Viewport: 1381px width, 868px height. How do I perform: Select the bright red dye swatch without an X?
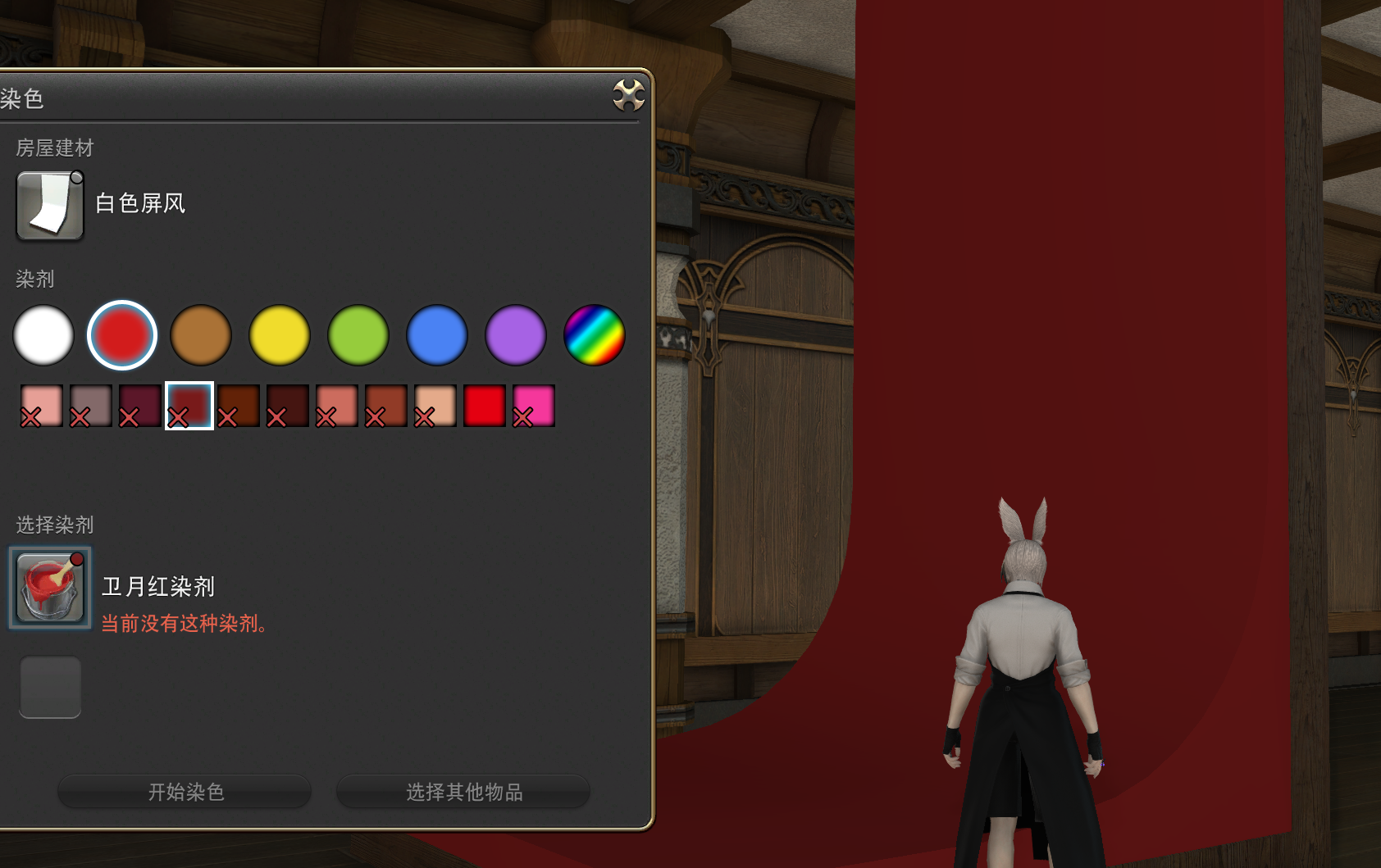click(483, 403)
